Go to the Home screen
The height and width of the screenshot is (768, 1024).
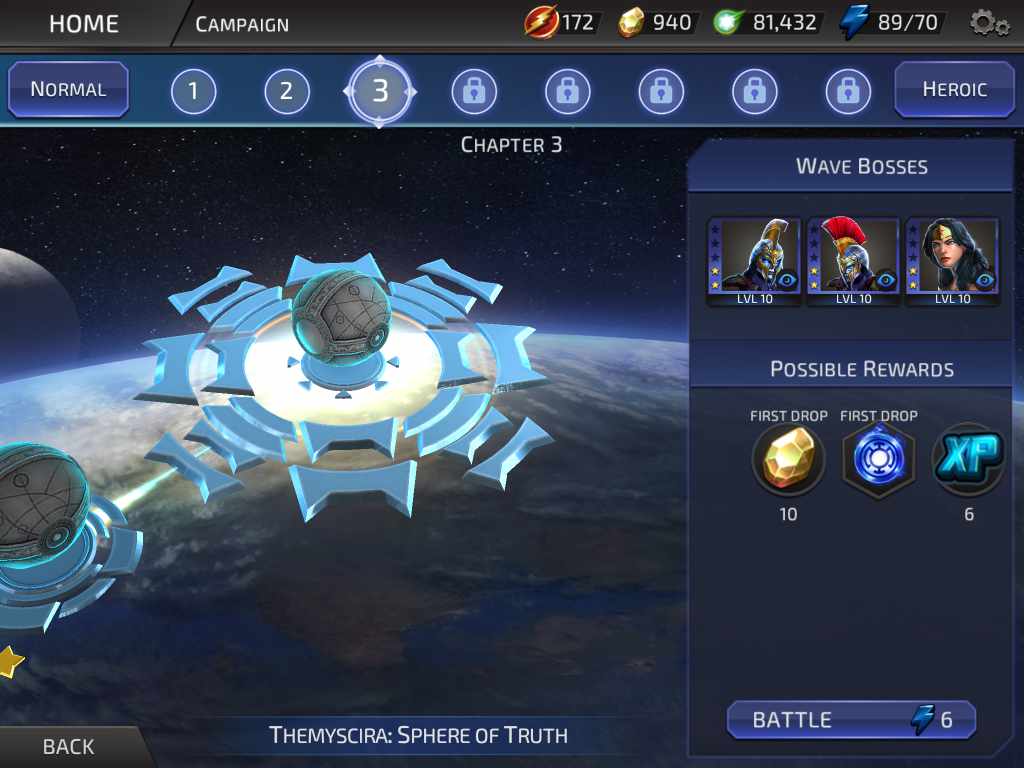(83, 23)
